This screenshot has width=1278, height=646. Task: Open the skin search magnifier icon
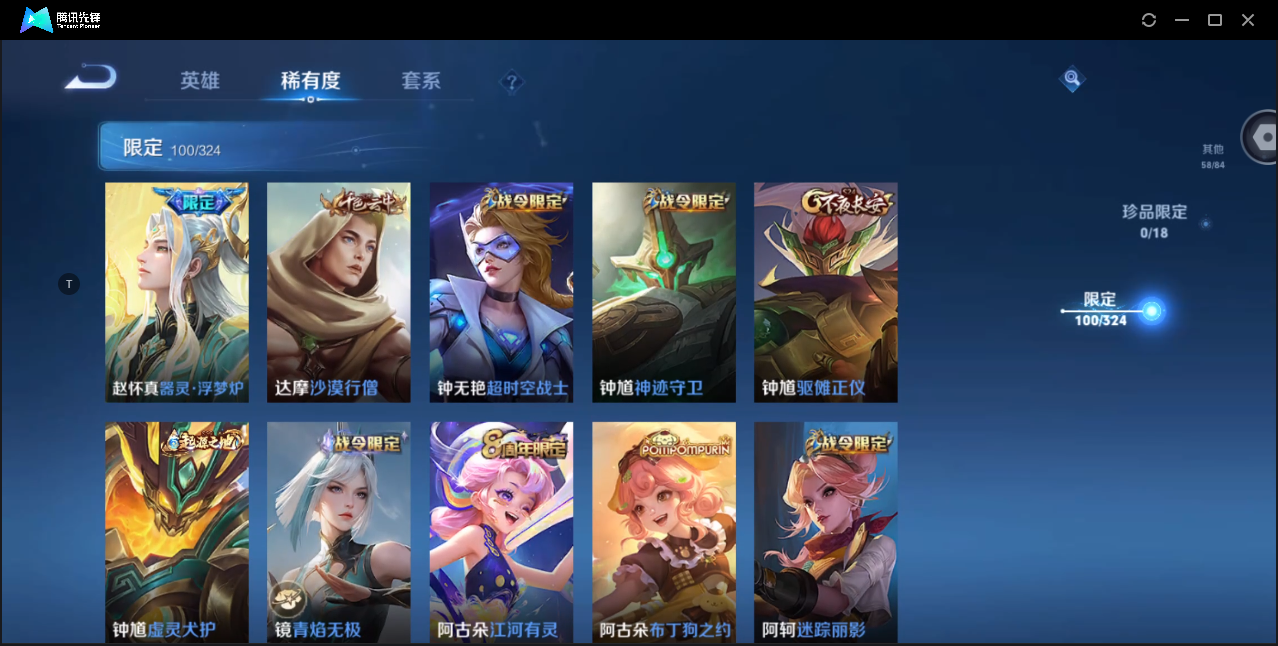pyautogui.click(x=1072, y=78)
